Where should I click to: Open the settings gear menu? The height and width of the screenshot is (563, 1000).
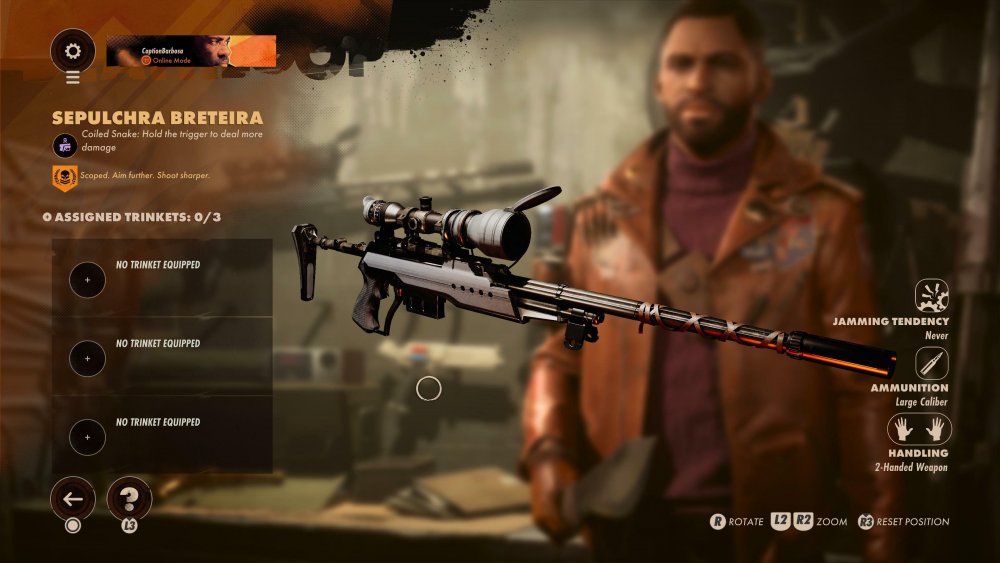pos(73,50)
